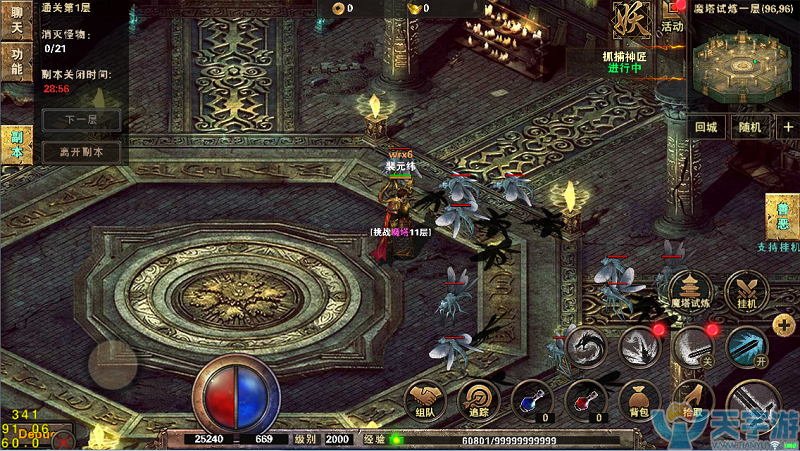Open the 组队 team handshake icon
The height and width of the screenshot is (451, 800).
(x=425, y=401)
